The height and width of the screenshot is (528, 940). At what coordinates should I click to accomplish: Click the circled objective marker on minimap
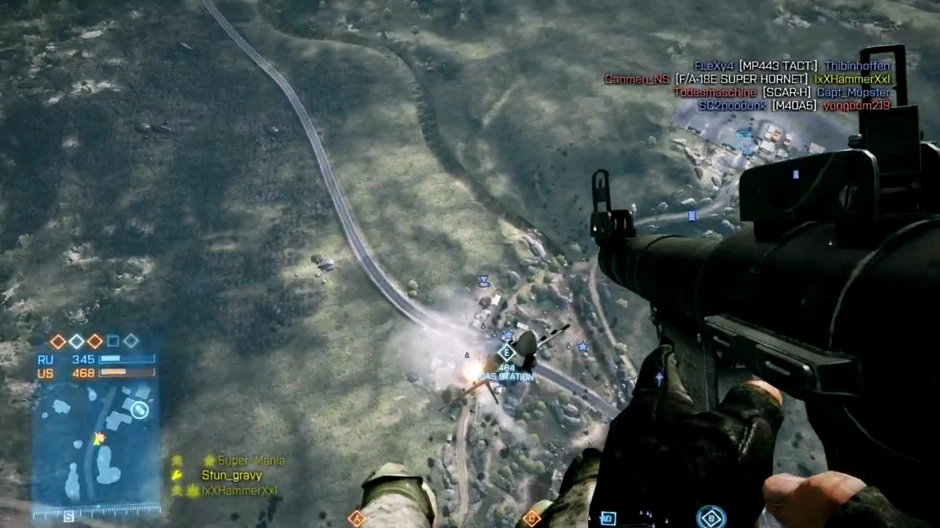[140, 409]
